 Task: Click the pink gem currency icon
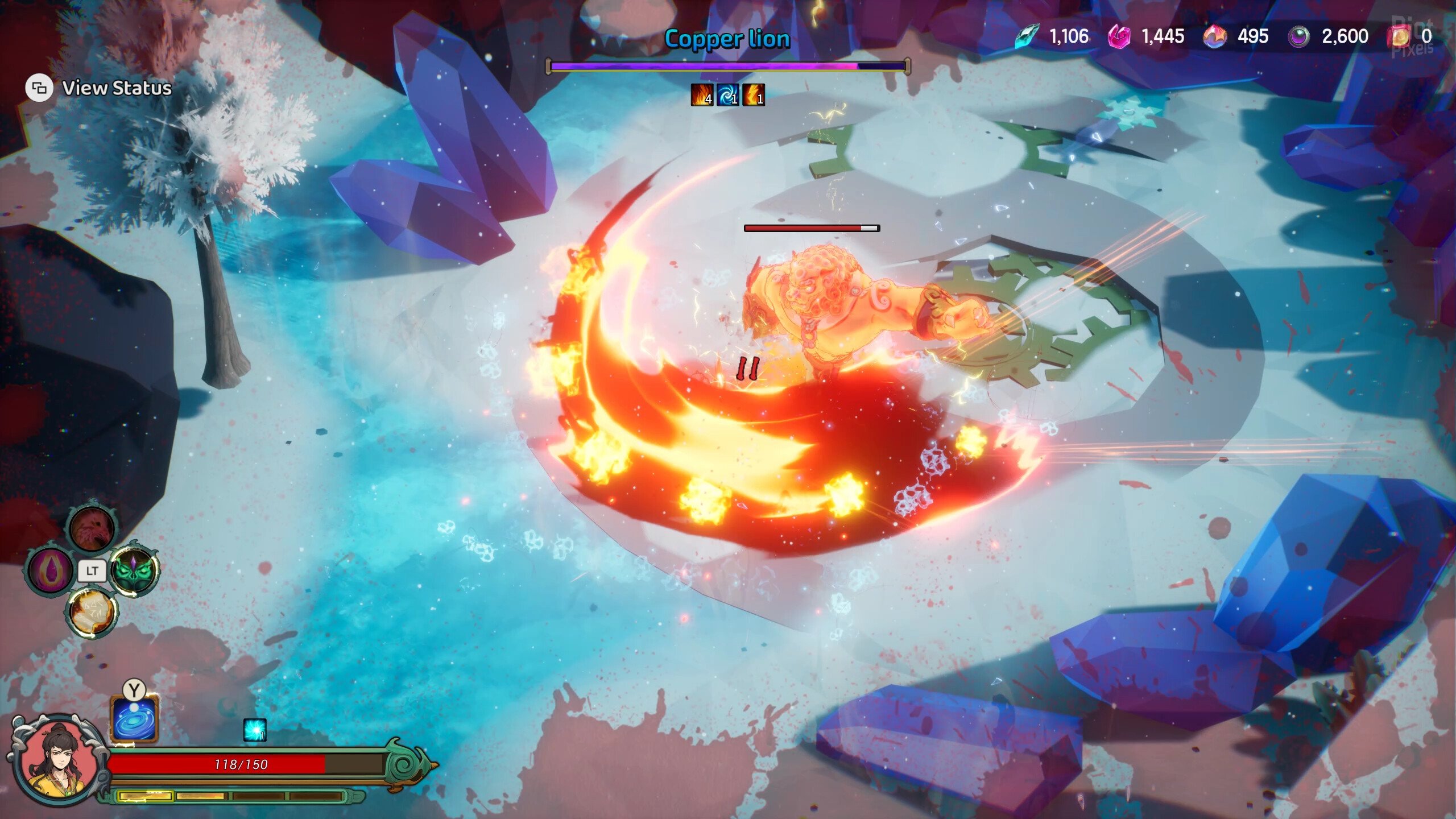(x=1119, y=37)
